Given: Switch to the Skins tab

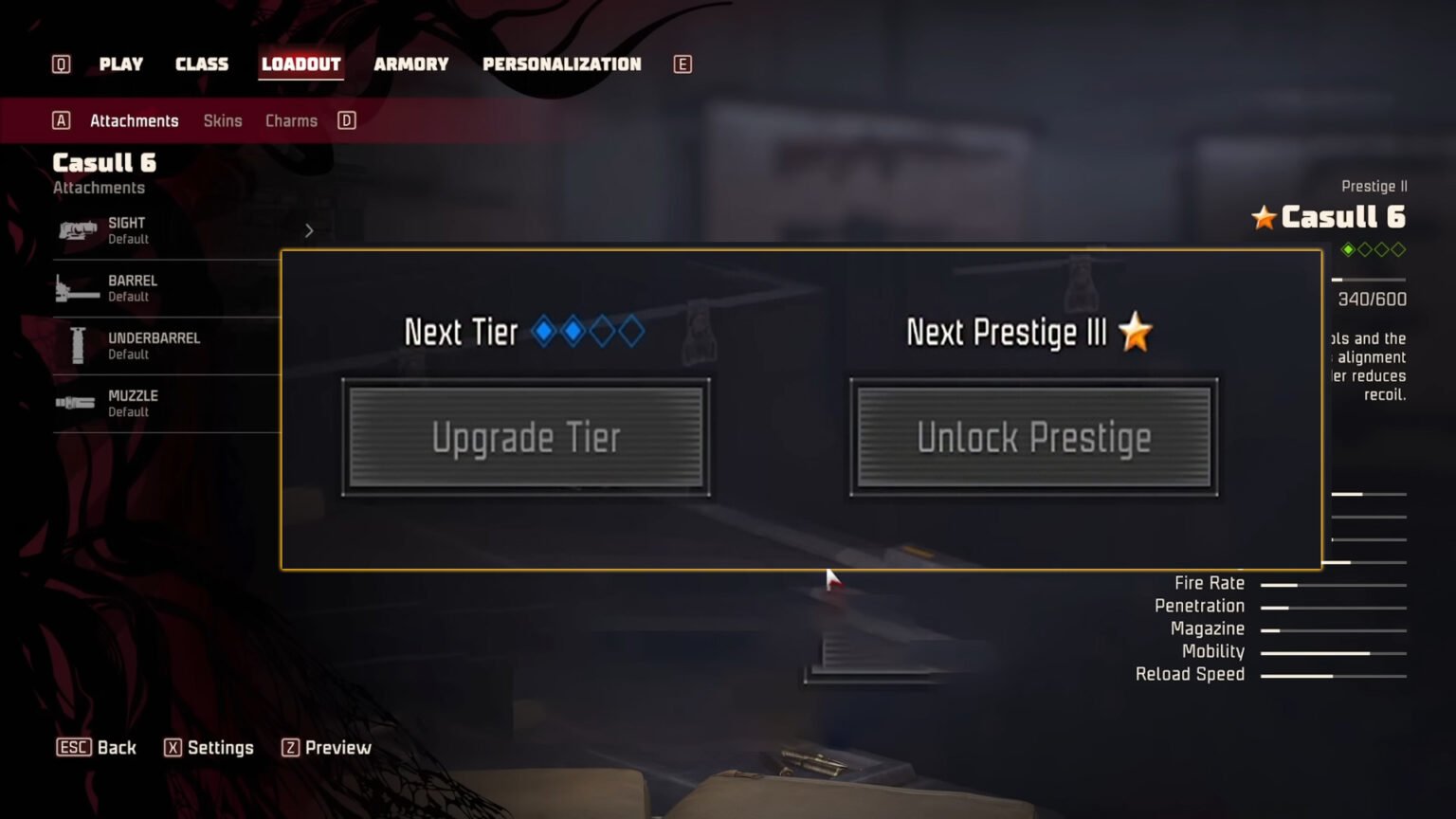Looking at the screenshot, I should pyautogui.click(x=223, y=120).
